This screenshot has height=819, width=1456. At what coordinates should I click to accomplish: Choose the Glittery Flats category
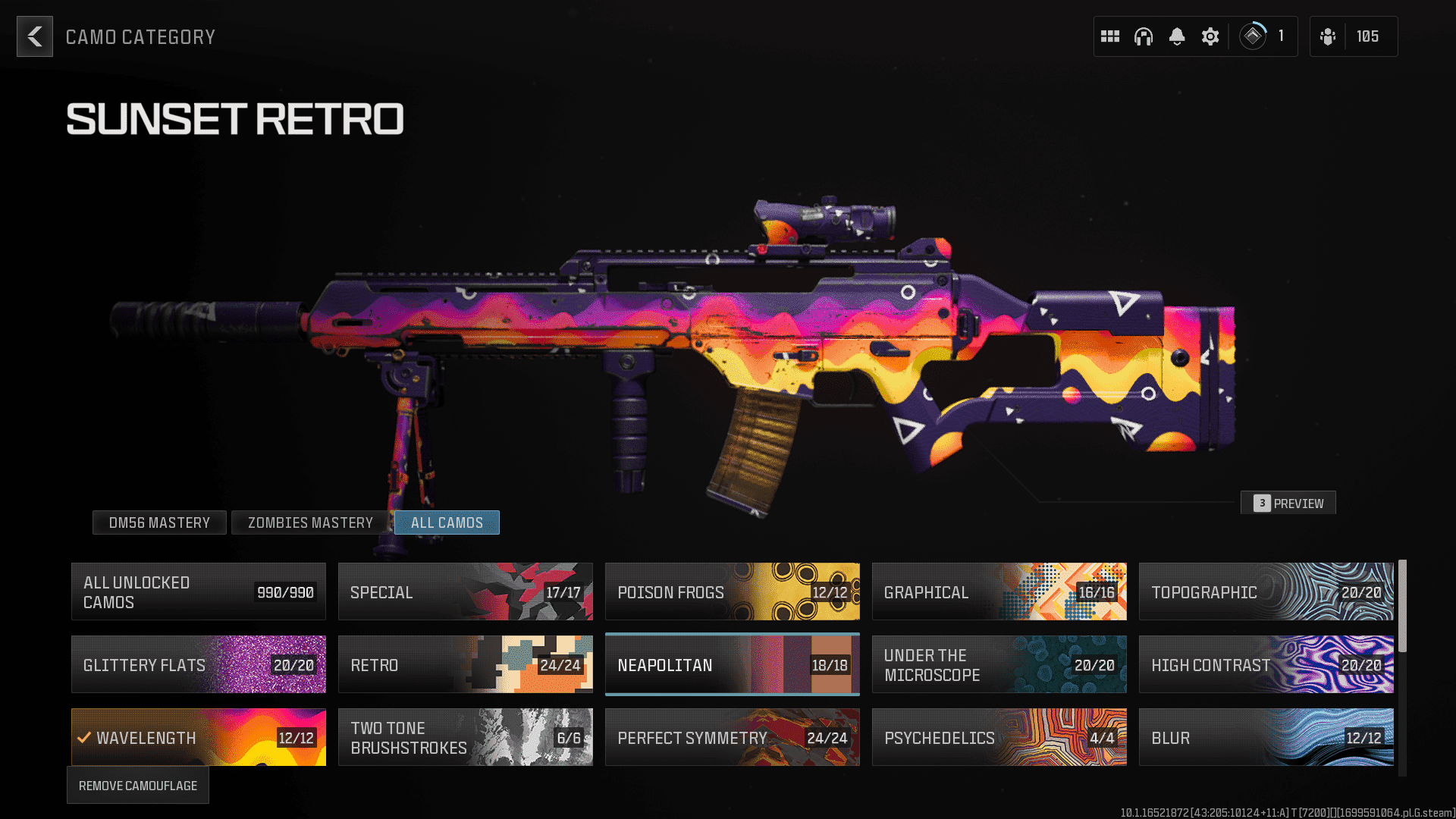[x=199, y=664]
